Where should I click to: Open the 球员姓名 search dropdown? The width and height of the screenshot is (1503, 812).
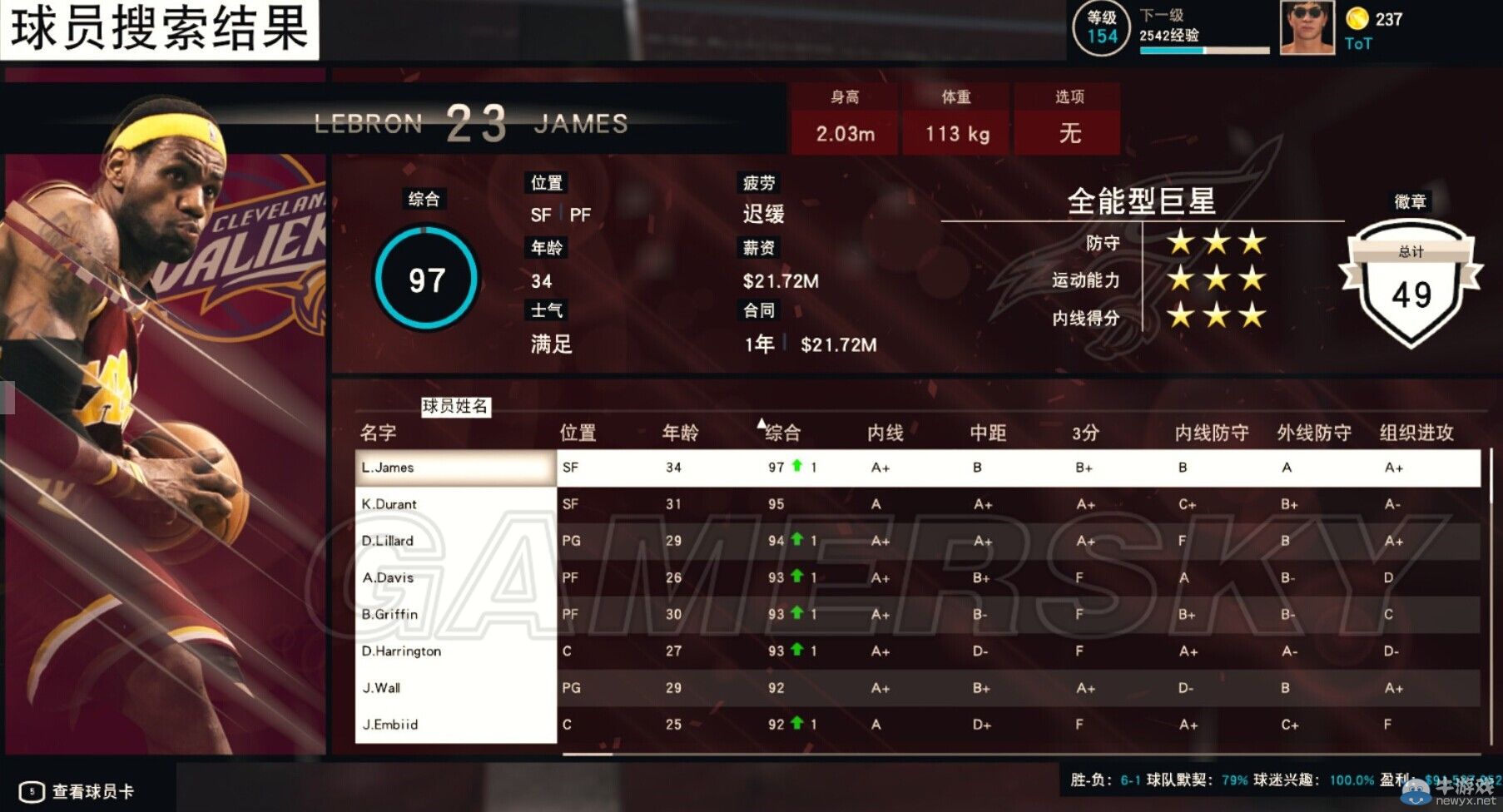tap(454, 408)
